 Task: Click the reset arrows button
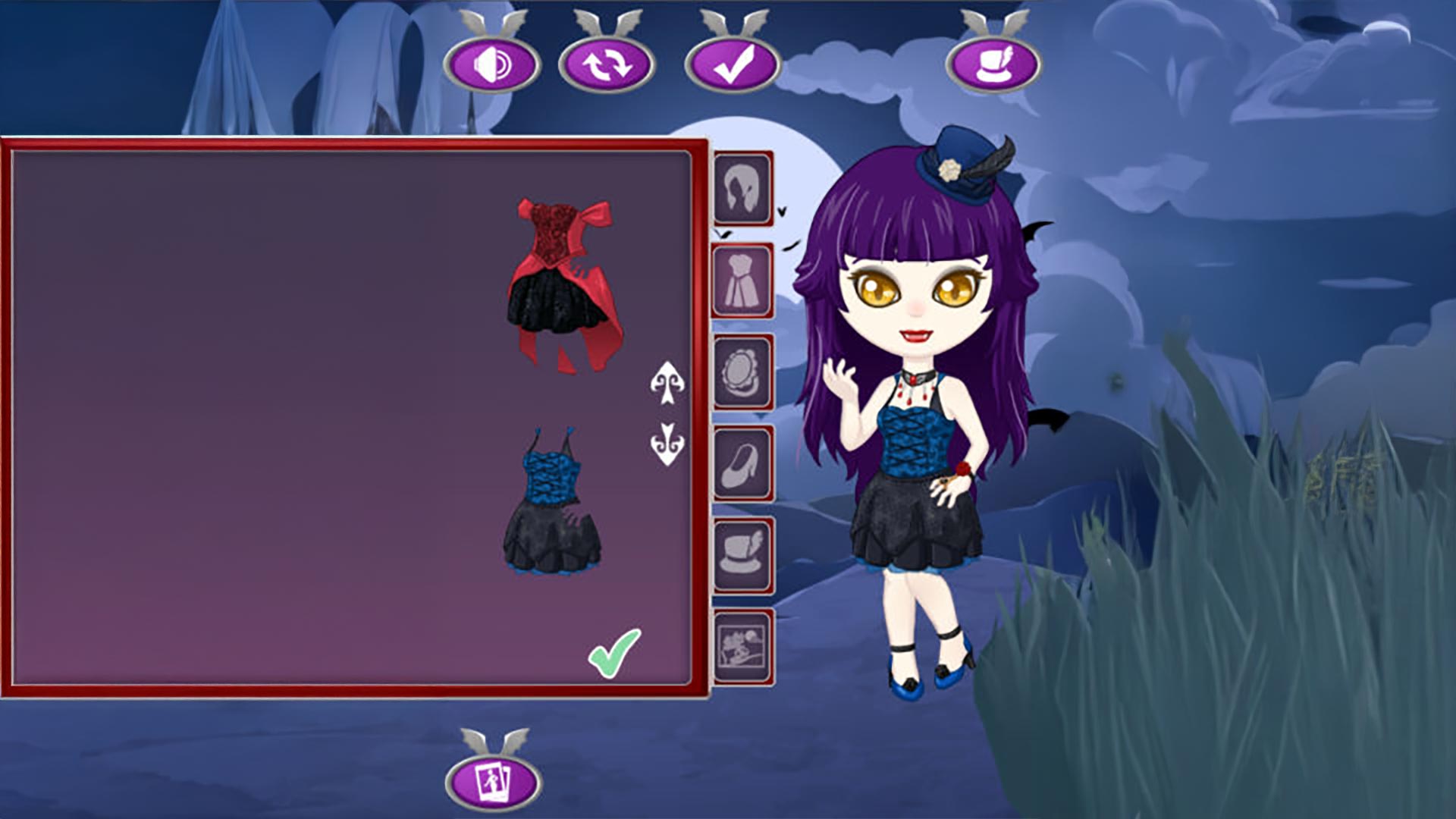click(606, 64)
